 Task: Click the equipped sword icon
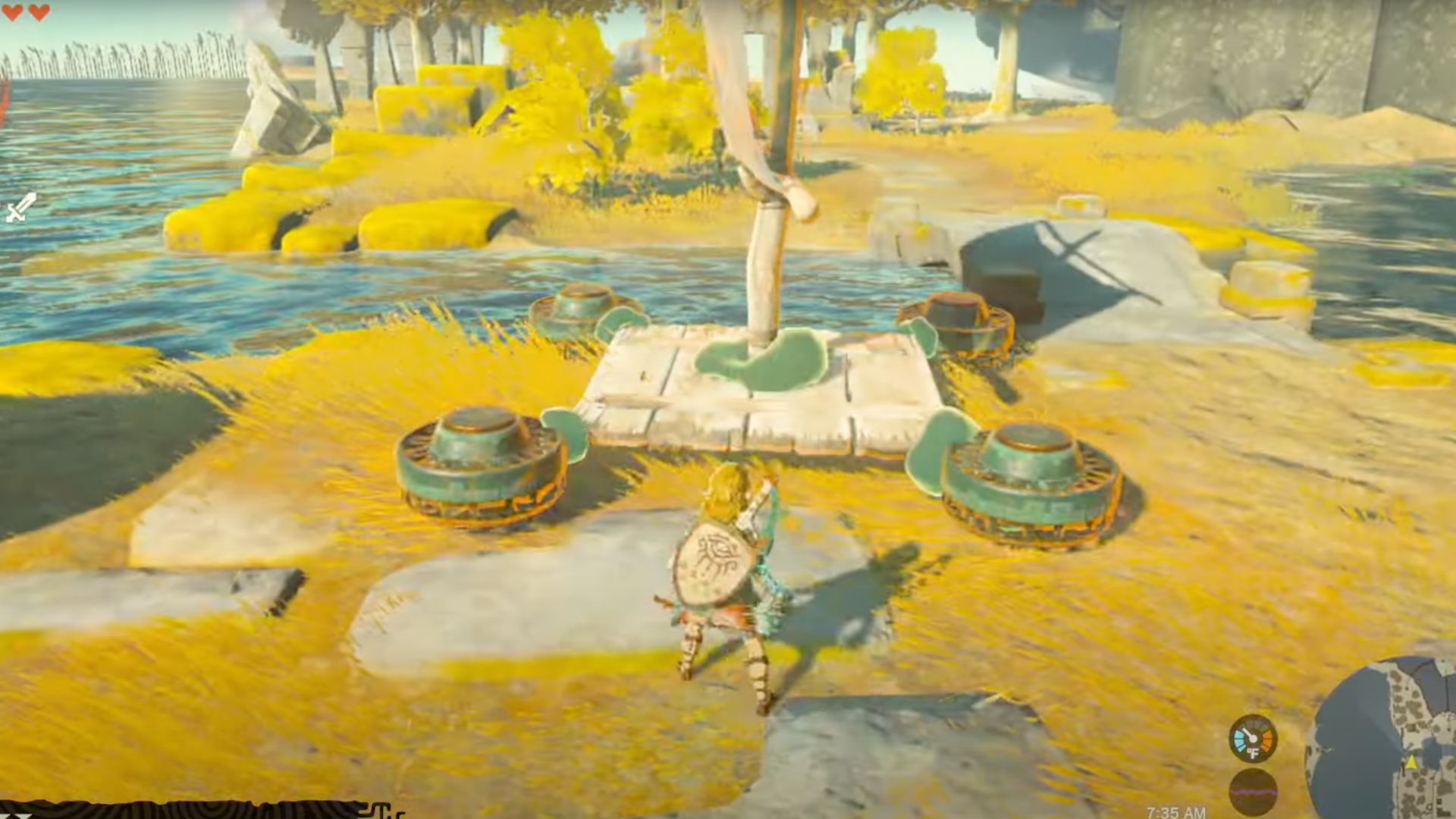(19, 205)
